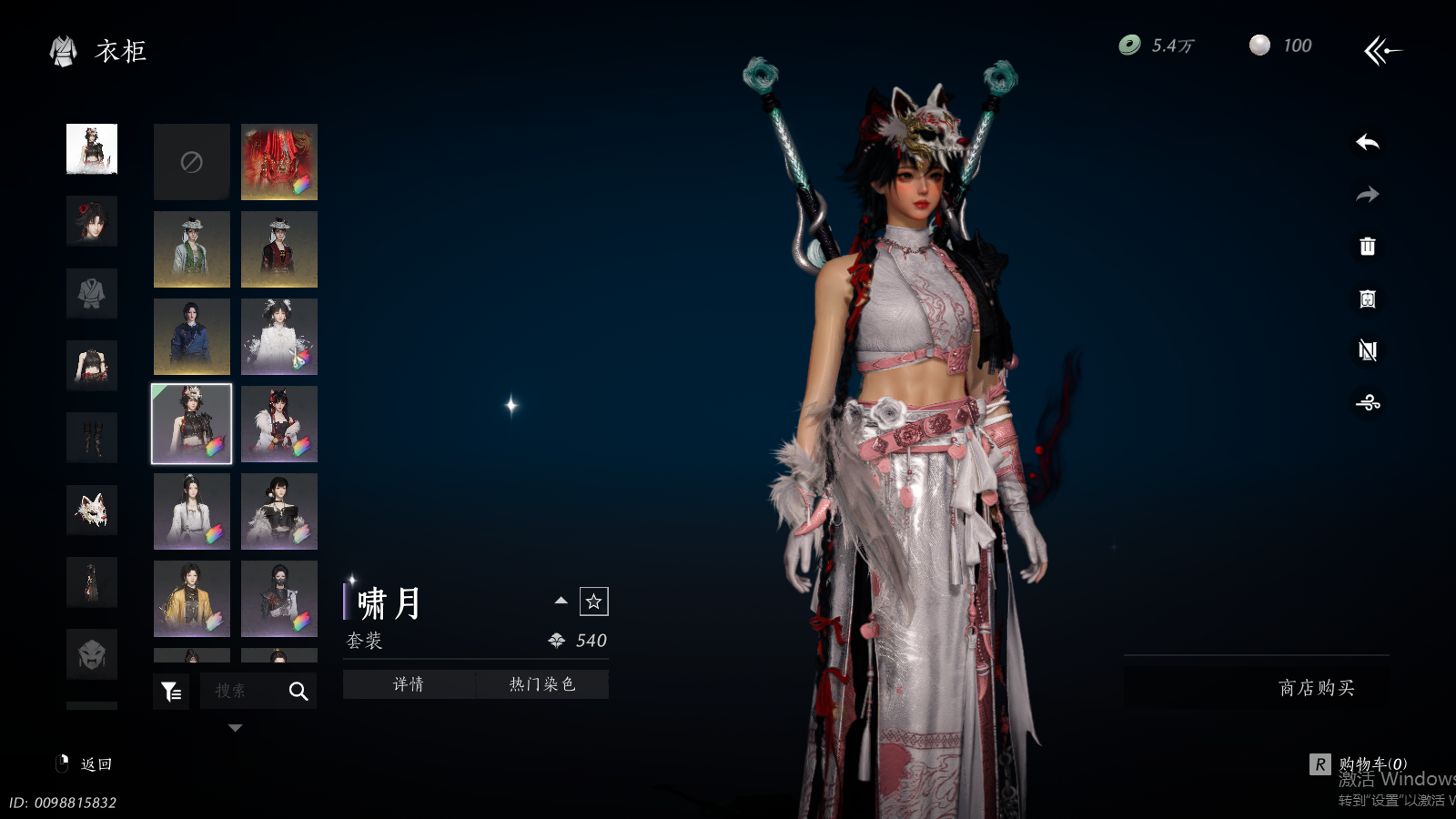Choose the red curtain outfit thumbnail
The width and height of the screenshot is (1456, 819).
(279, 162)
